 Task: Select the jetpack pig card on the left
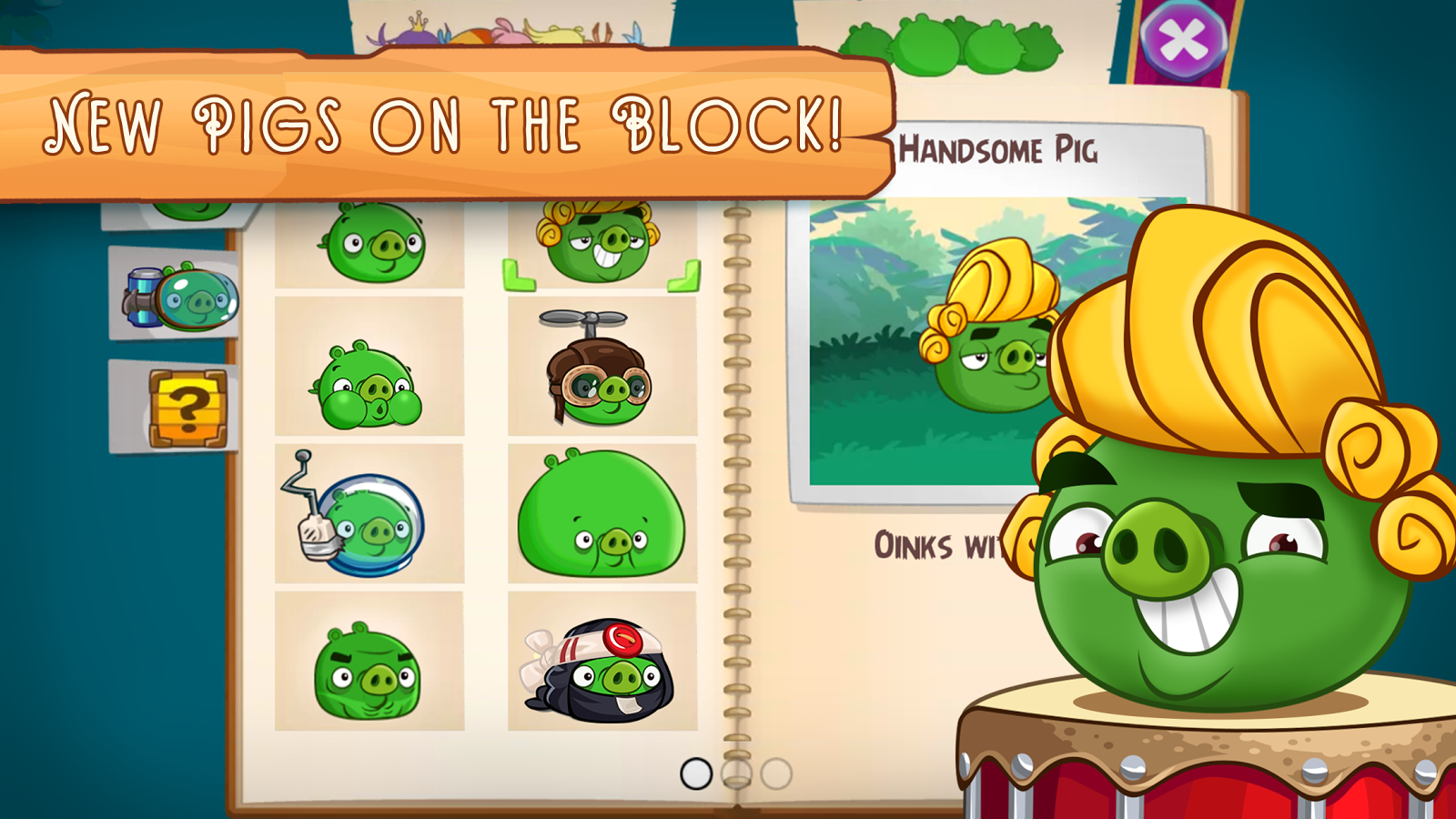182,296
